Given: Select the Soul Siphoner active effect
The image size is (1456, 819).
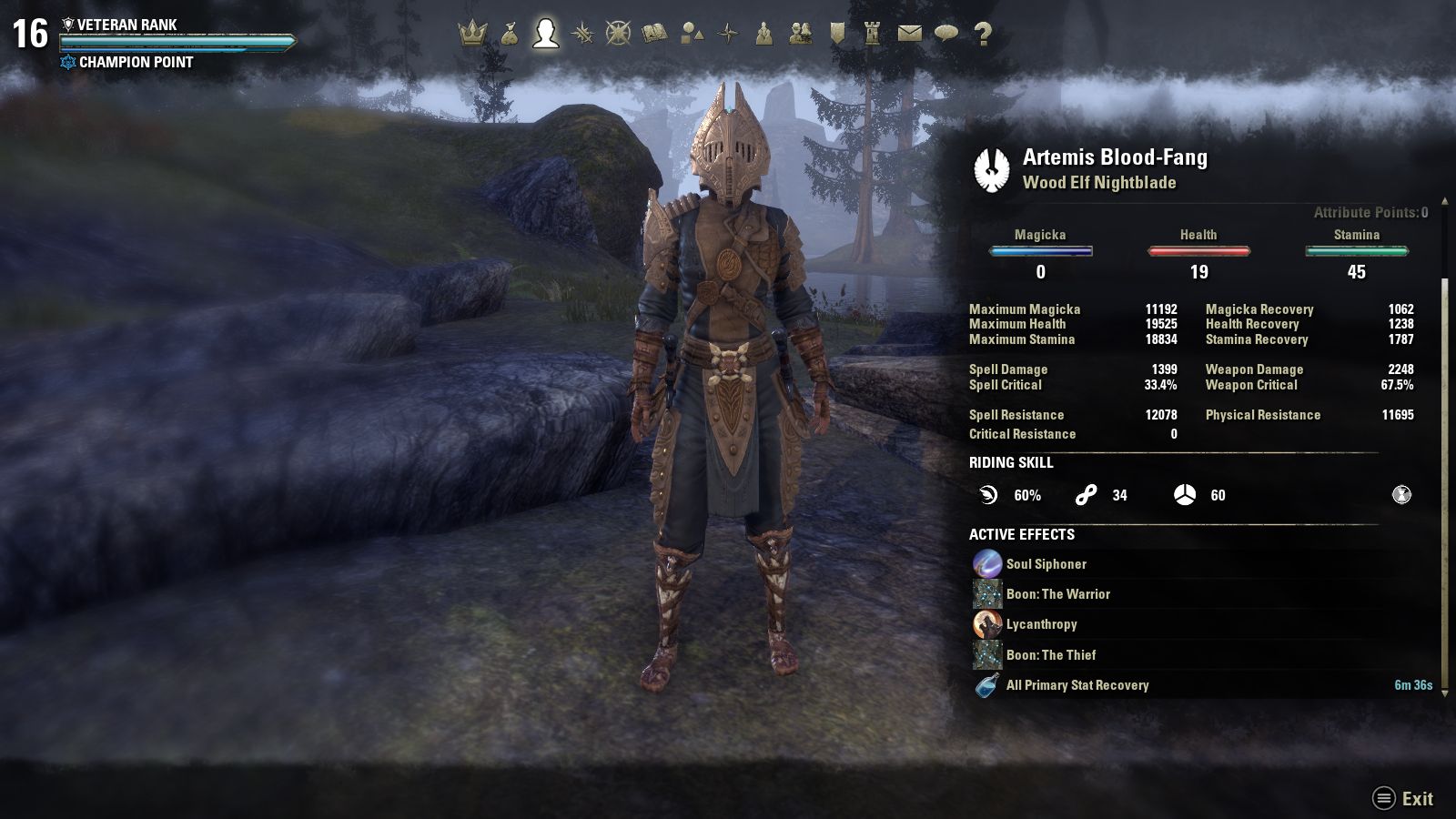Looking at the screenshot, I should click(1046, 564).
